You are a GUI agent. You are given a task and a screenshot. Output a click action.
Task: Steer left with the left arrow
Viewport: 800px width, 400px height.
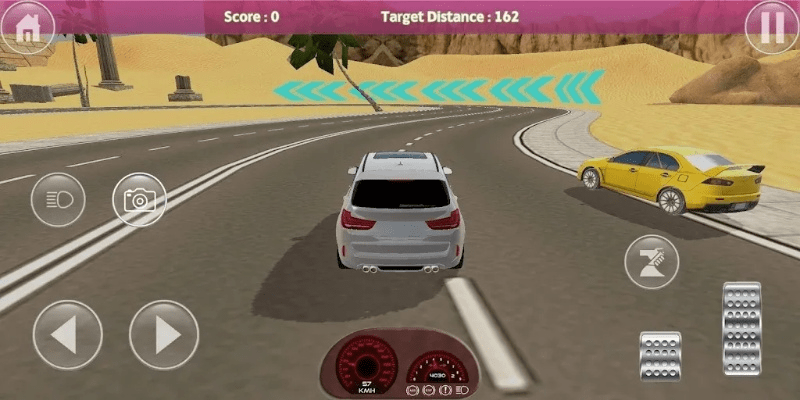(67, 335)
